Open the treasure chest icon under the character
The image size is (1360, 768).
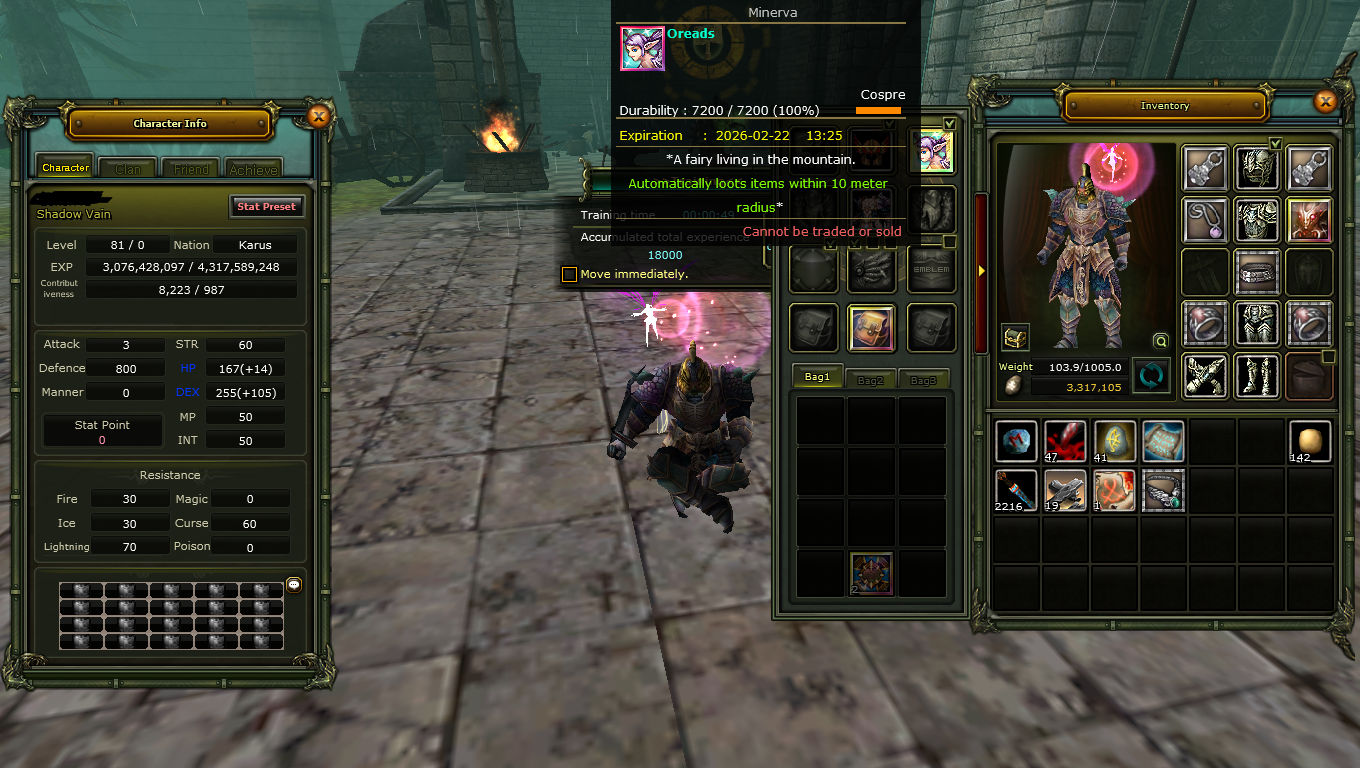(x=1015, y=337)
